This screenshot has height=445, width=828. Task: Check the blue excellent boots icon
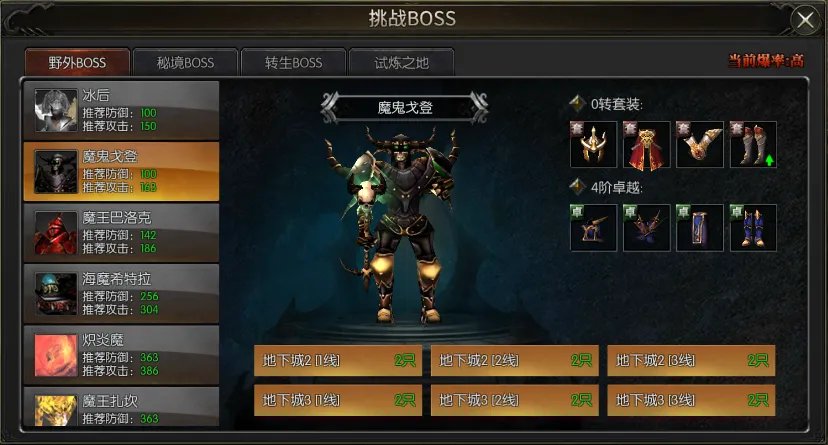[752, 227]
